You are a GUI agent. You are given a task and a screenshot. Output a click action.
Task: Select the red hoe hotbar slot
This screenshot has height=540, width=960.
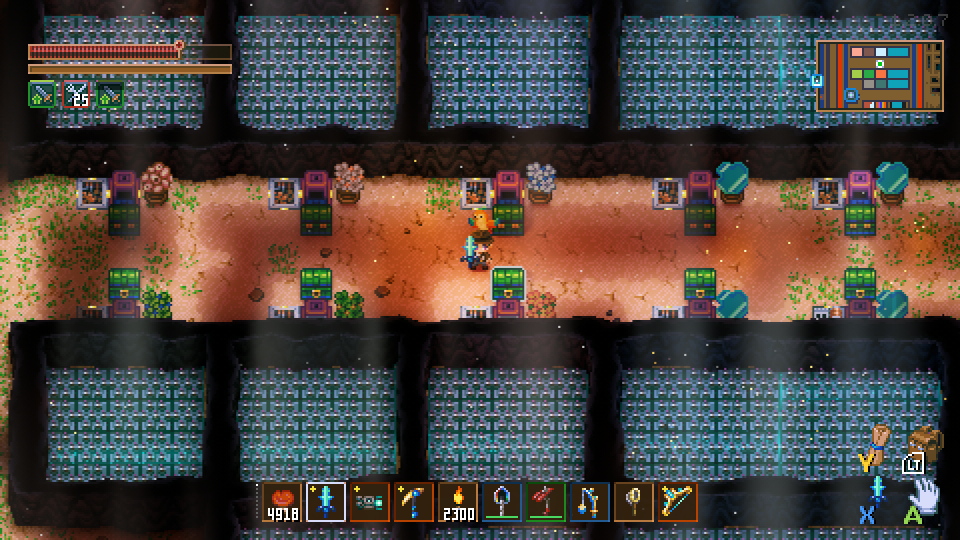click(x=546, y=502)
